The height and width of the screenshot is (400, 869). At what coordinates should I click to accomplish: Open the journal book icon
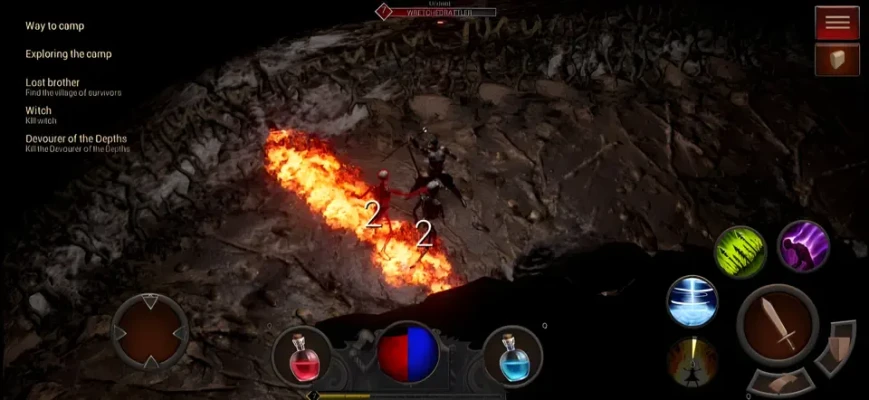coord(837,60)
